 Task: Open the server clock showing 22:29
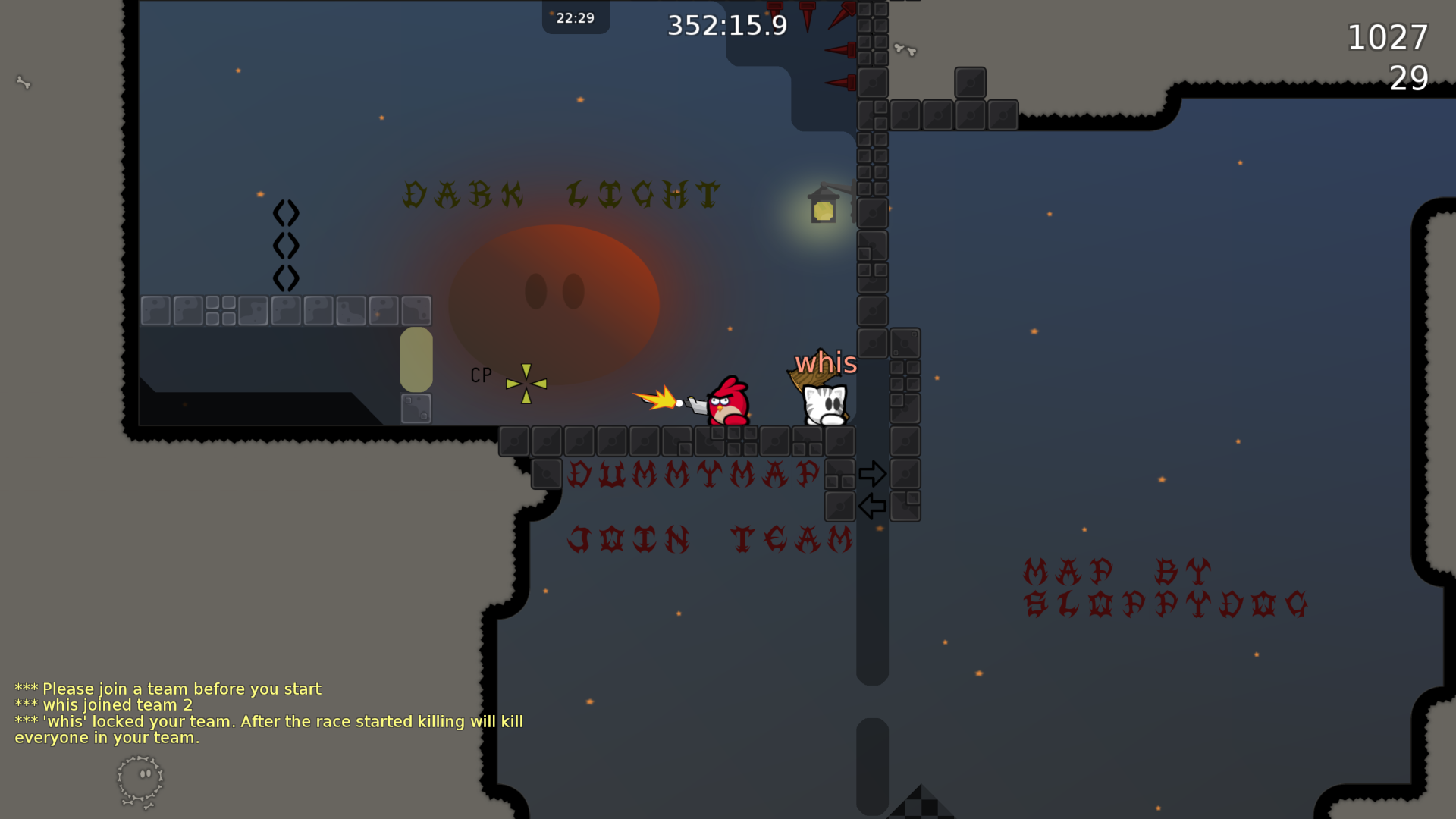click(576, 17)
